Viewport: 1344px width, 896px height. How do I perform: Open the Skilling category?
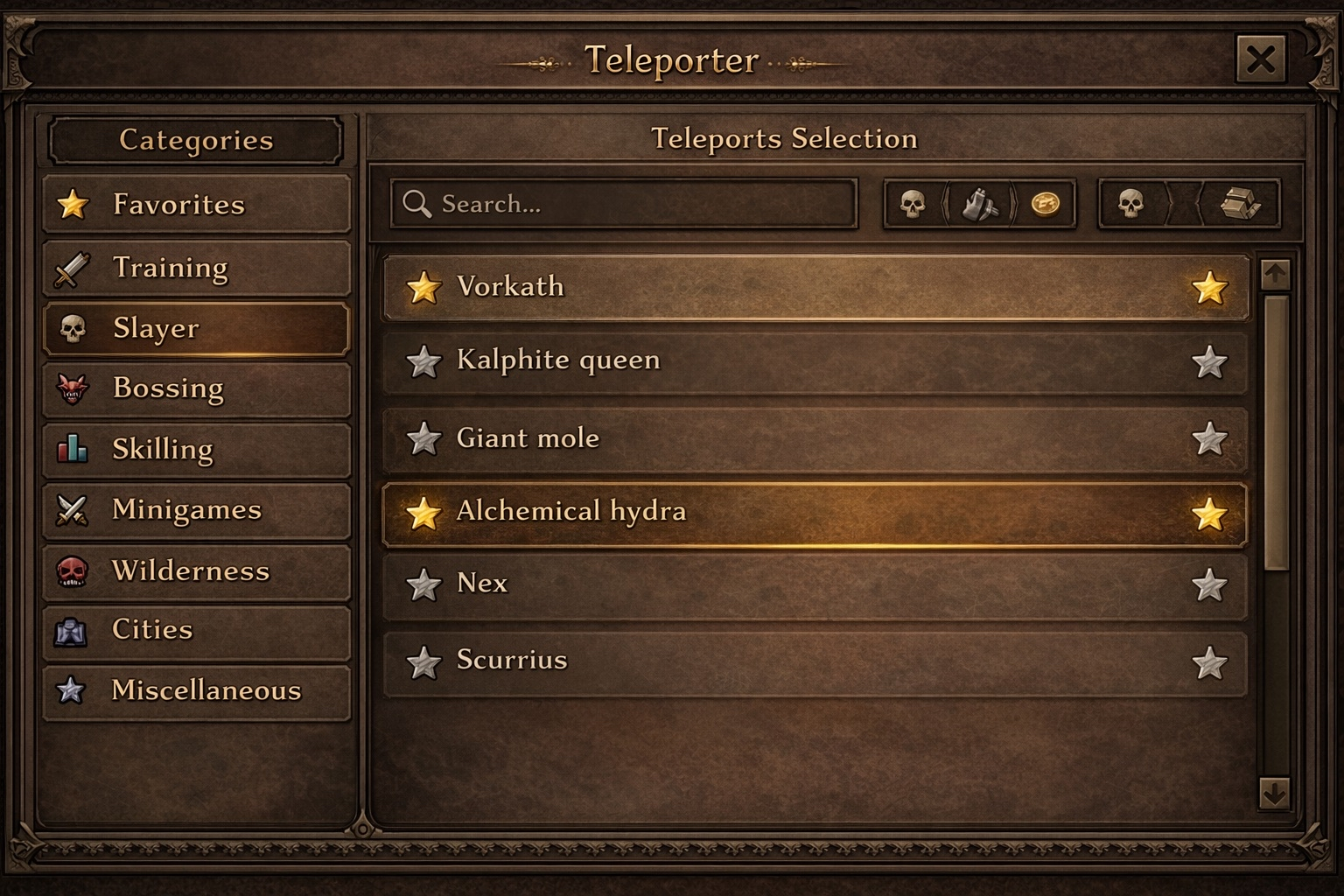[197, 450]
